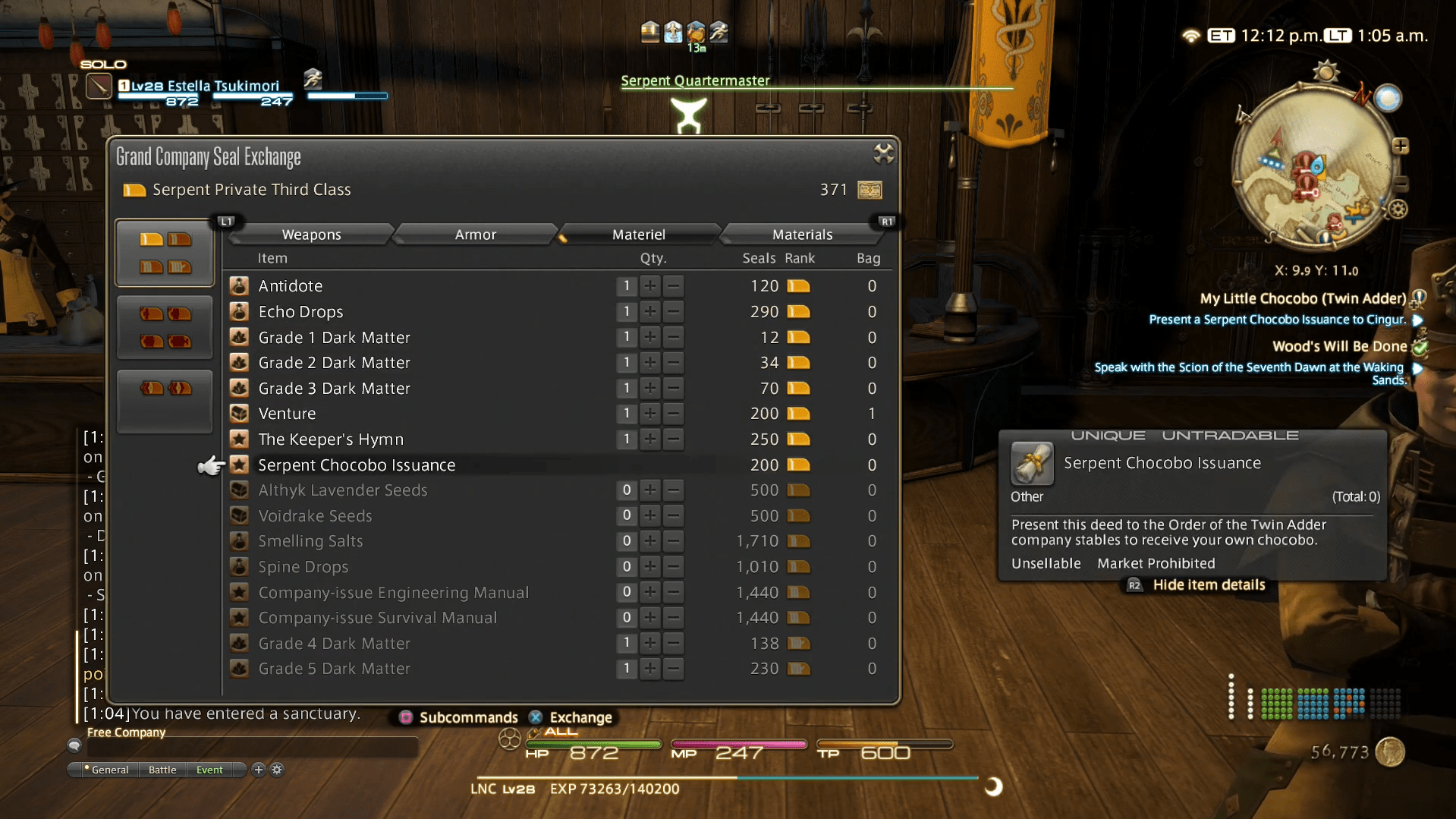Image resolution: width=1456 pixels, height=819 pixels.
Task: Show the Materials tab
Action: pos(802,235)
